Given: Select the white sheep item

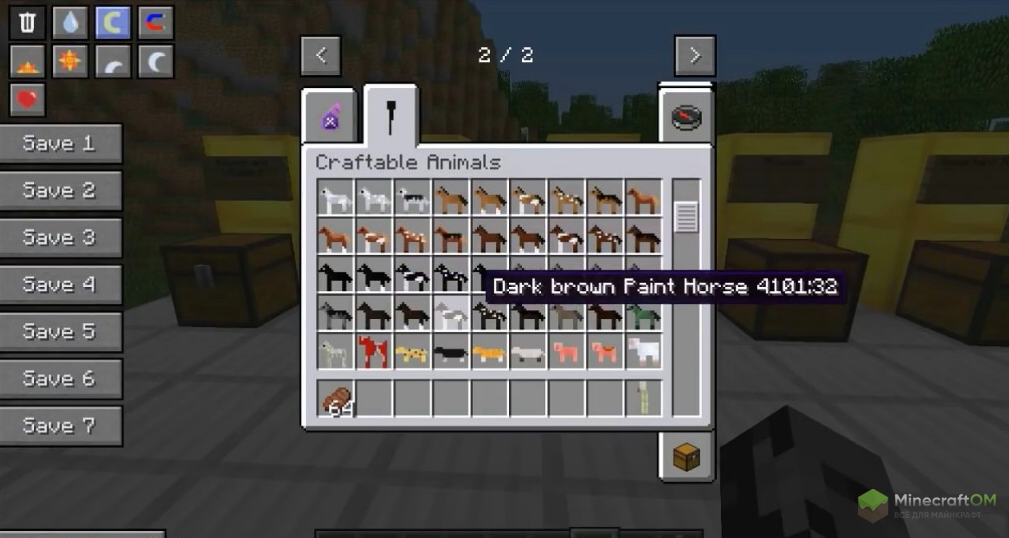Looking at the screenshot, I should tap(643, 351).
